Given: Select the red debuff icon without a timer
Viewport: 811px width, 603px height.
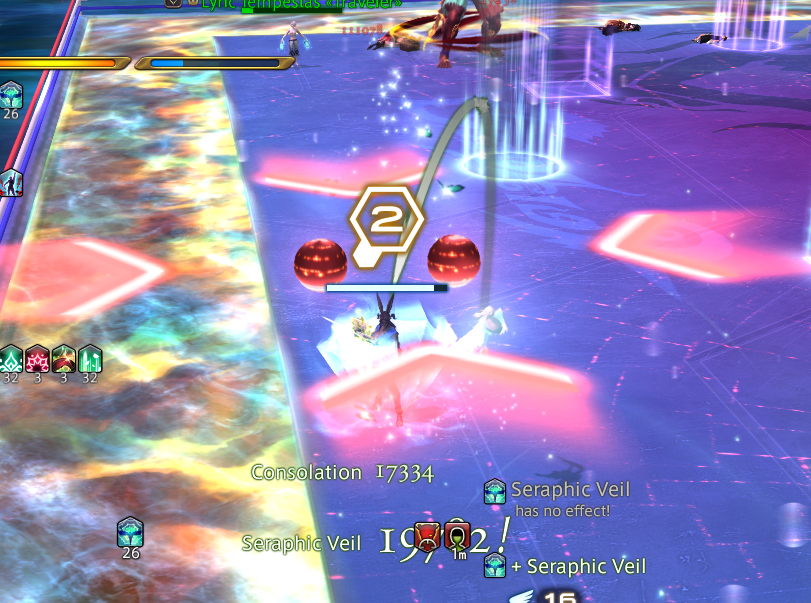Looking at the screenshot, I should click(x=427, y=535).
